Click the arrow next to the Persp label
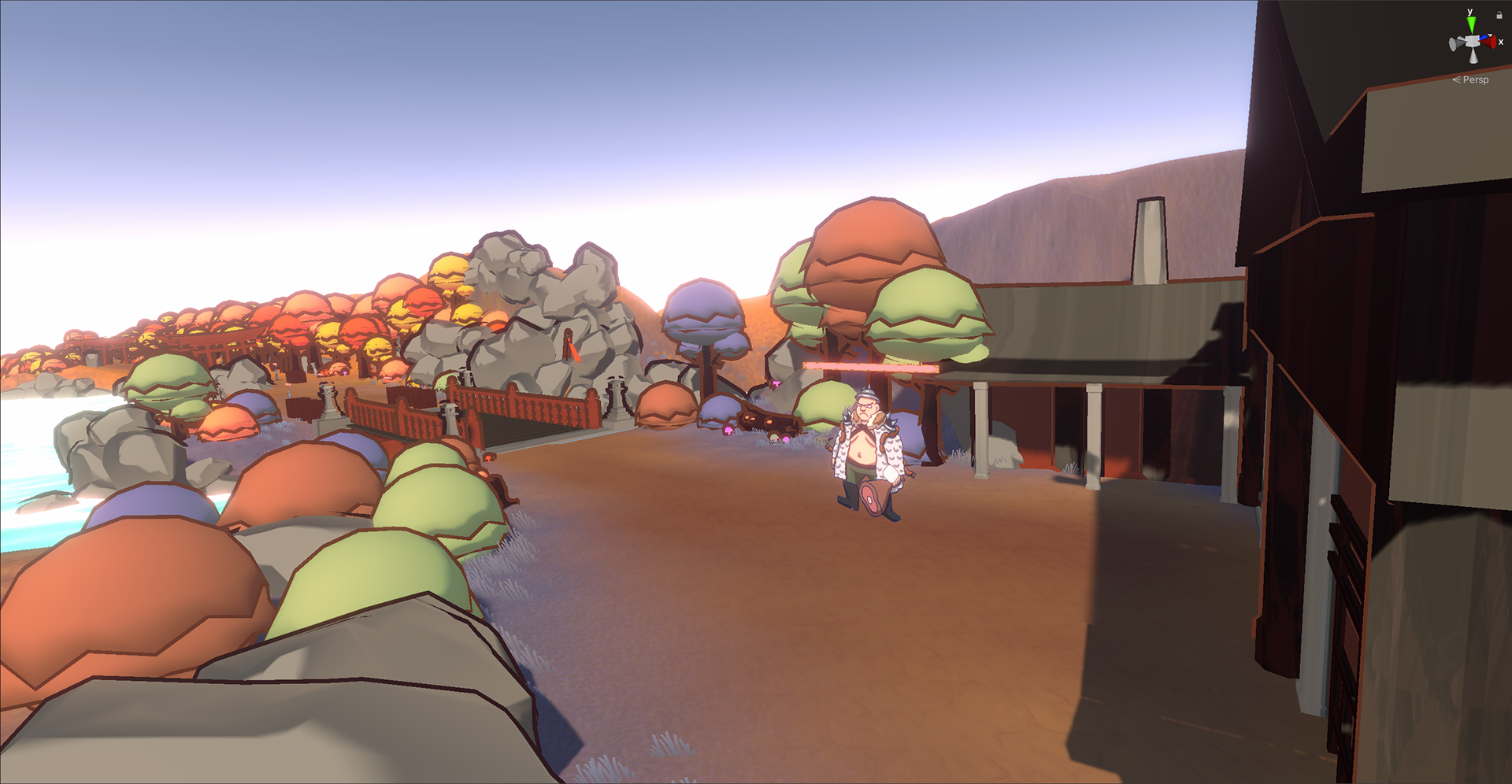This screenshot has width=1512, height=784. coord(1457,79)
